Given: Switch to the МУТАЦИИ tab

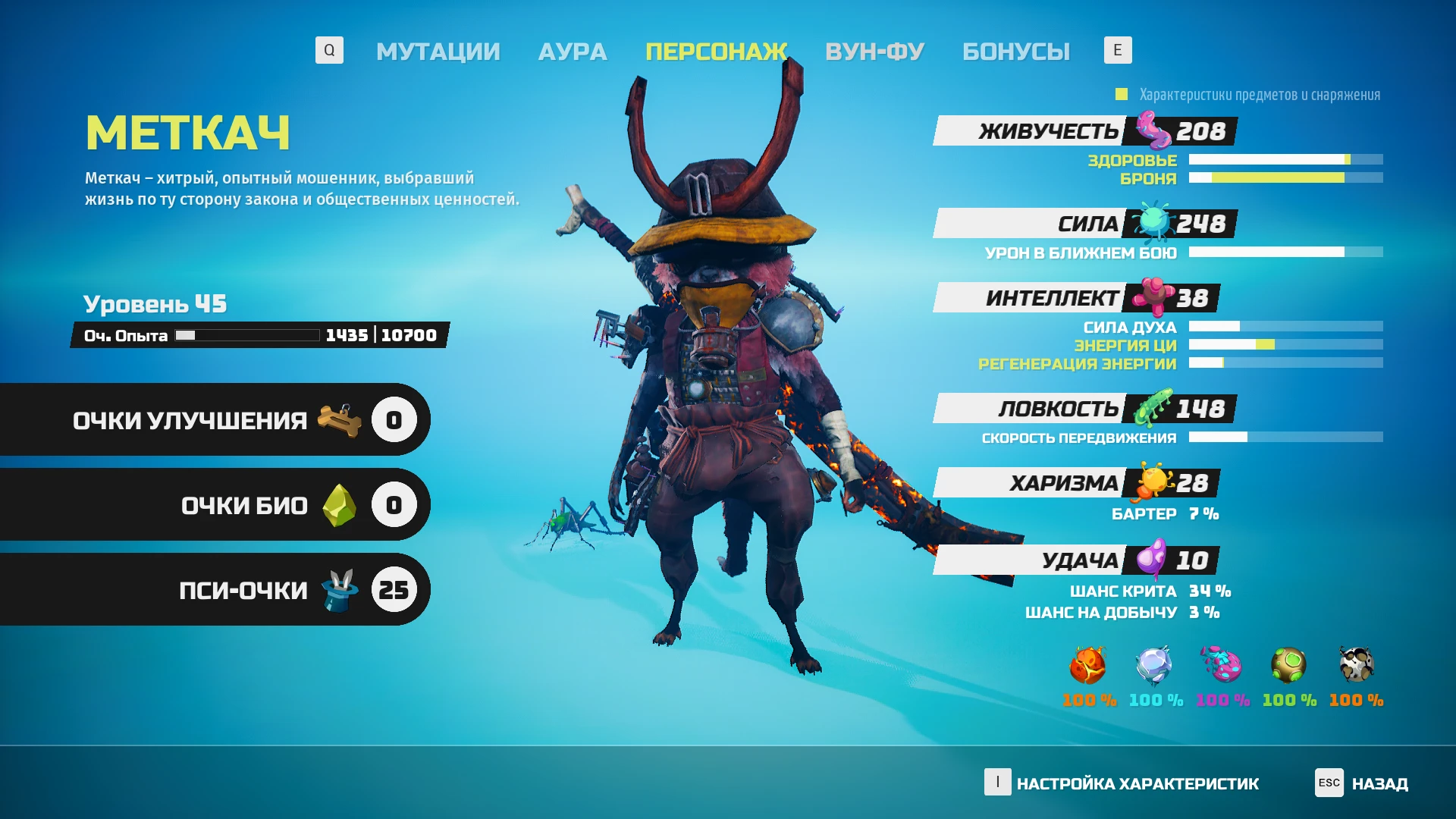Looking at the screenshot, I should point(438,51).
